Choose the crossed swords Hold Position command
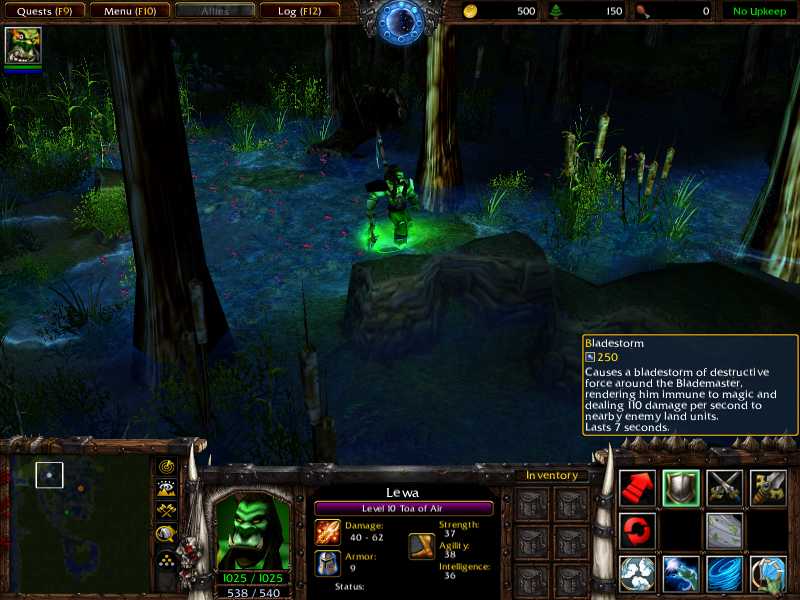The width and height of the screenshot is (800, 600). (724, 487)
